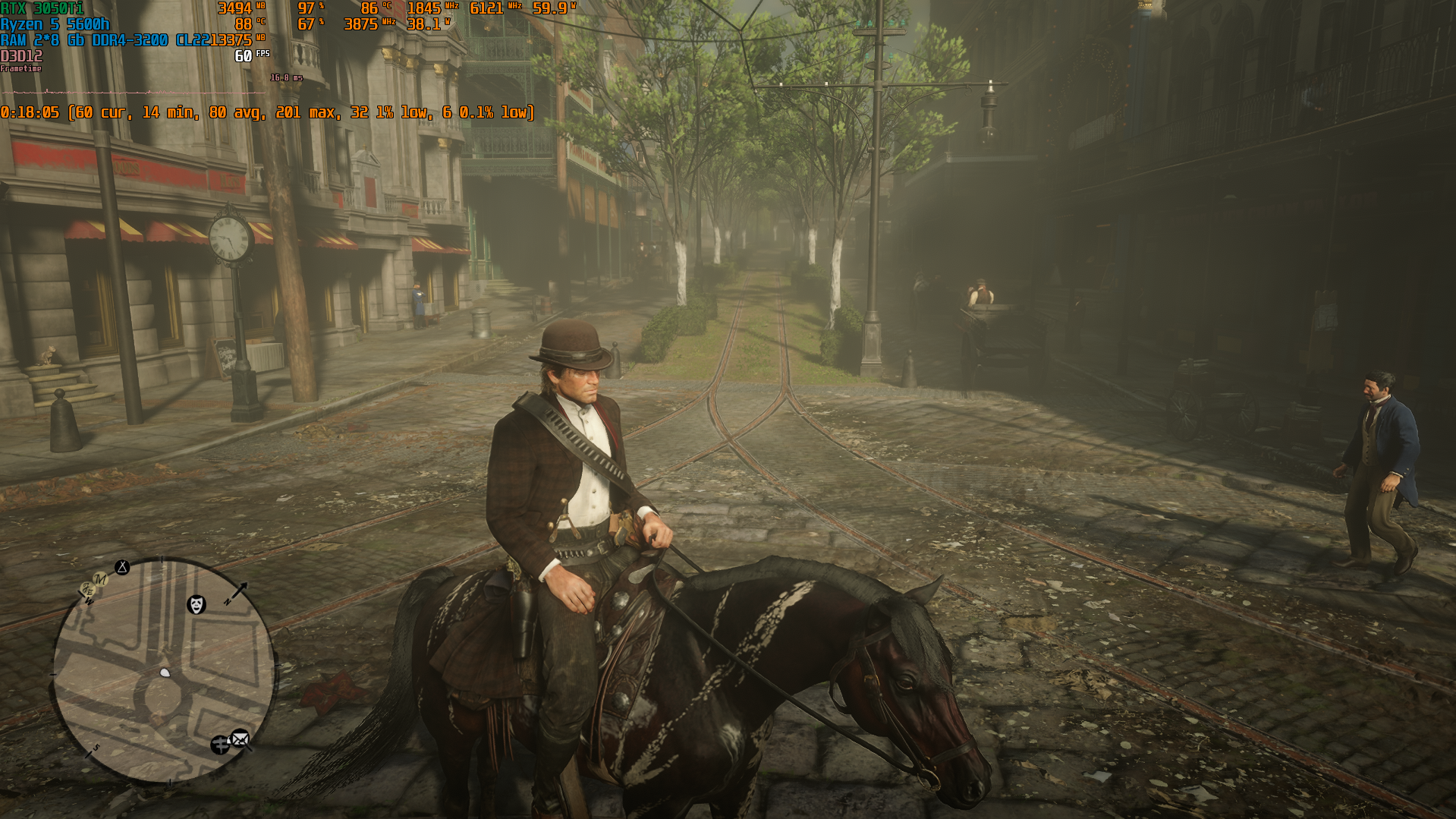The image size is (1456, 819).
Task: Select the theater mask marker on minimap
Action: 197,604
